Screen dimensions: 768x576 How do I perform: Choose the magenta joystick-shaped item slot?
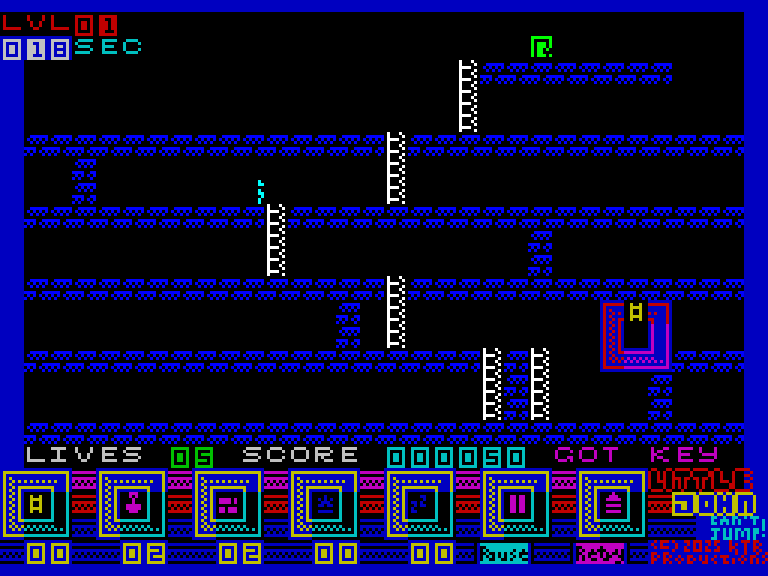(x=132, y=504)
